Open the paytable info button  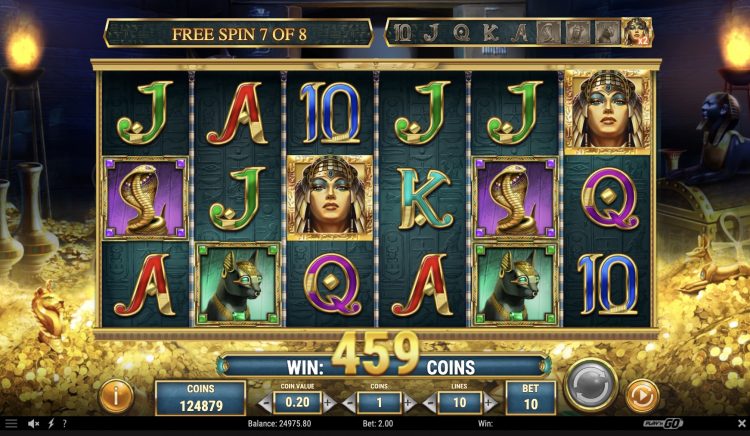click(117, 397)
